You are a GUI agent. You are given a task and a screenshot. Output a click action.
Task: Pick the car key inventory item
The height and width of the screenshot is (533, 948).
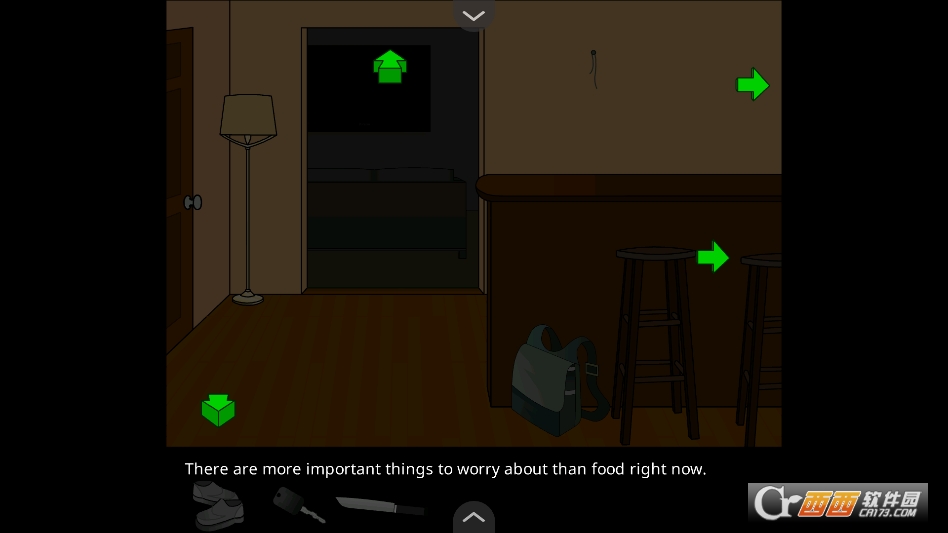[297, 503]
